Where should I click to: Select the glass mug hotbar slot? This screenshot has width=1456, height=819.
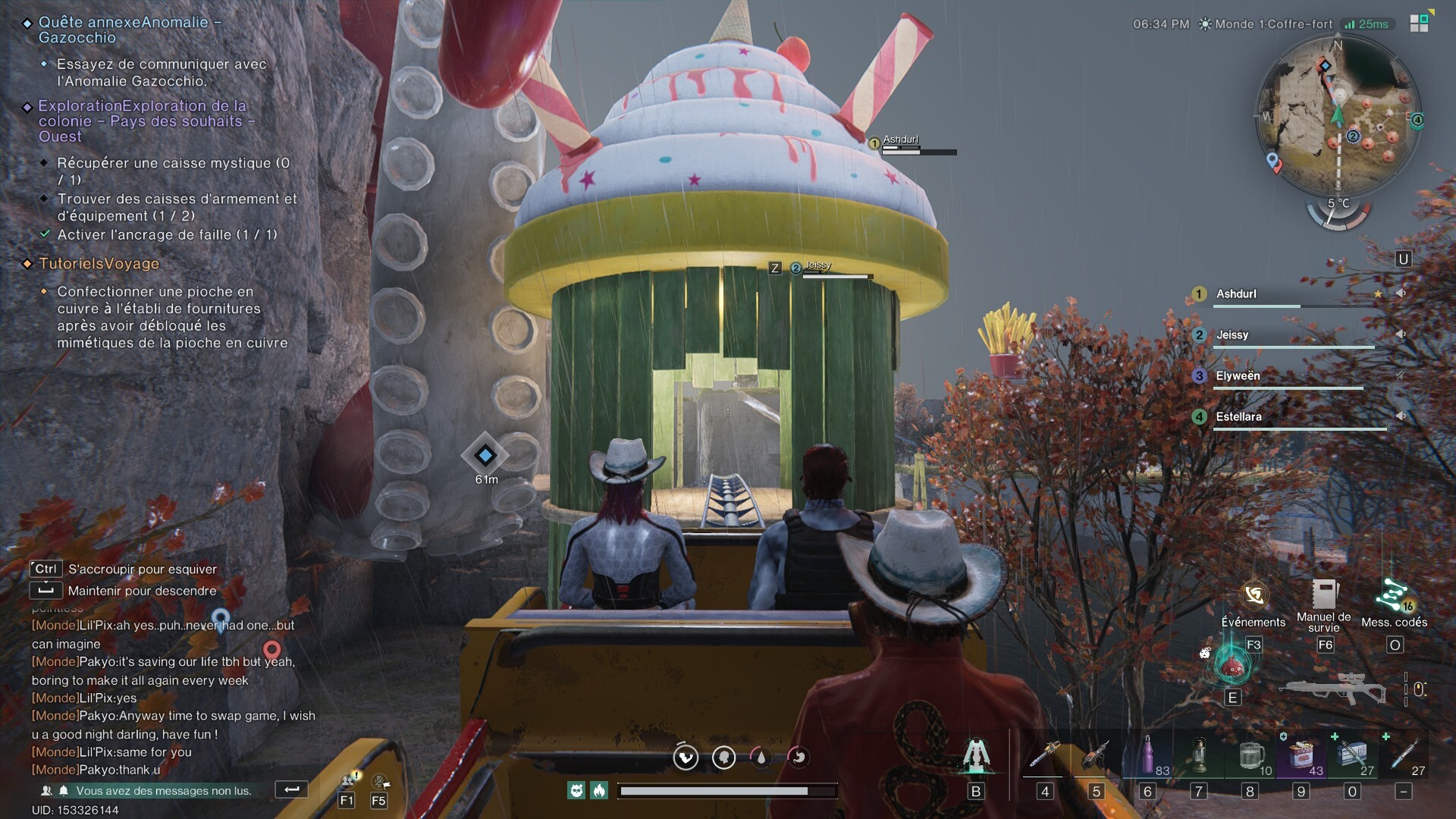1250,755
